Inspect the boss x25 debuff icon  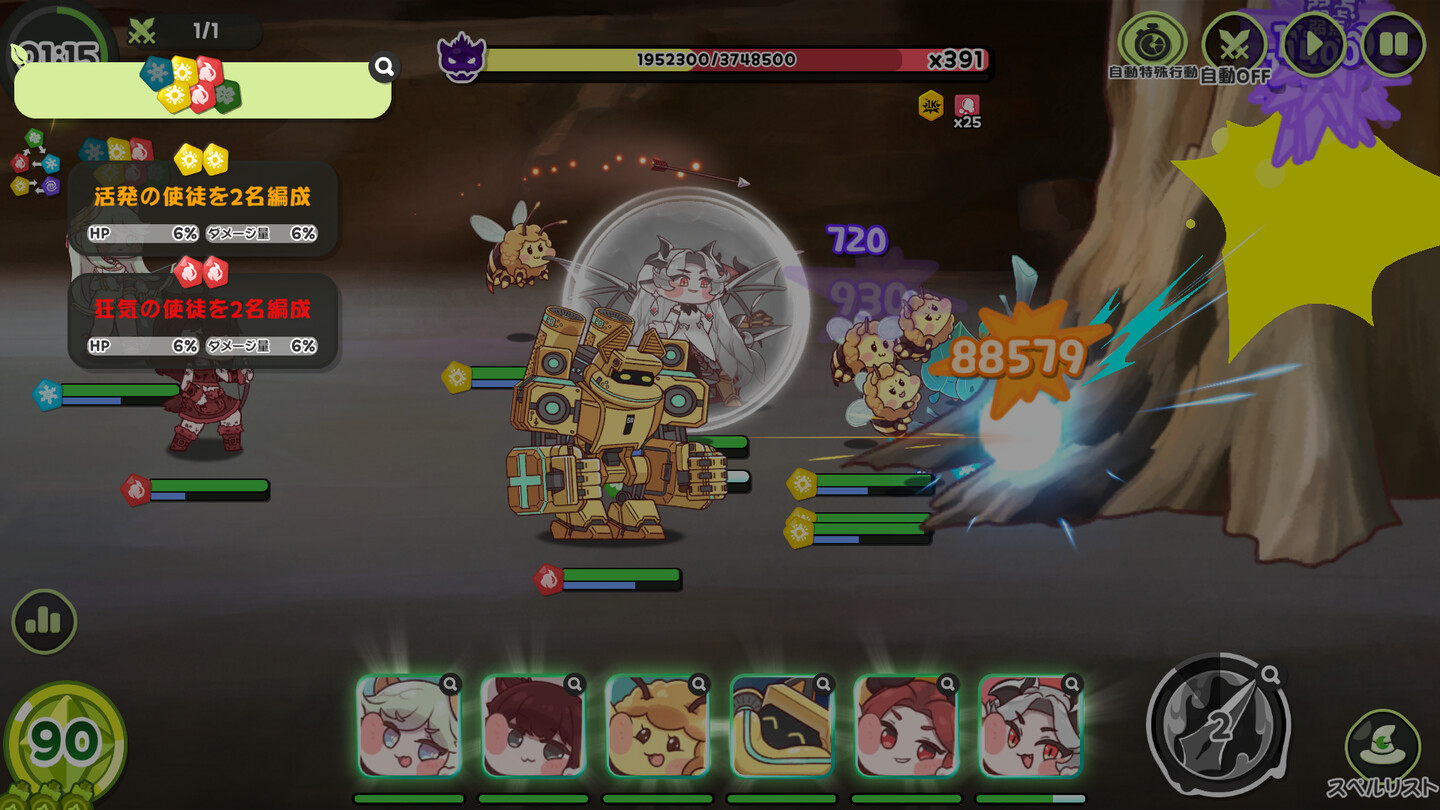[967, 106]
